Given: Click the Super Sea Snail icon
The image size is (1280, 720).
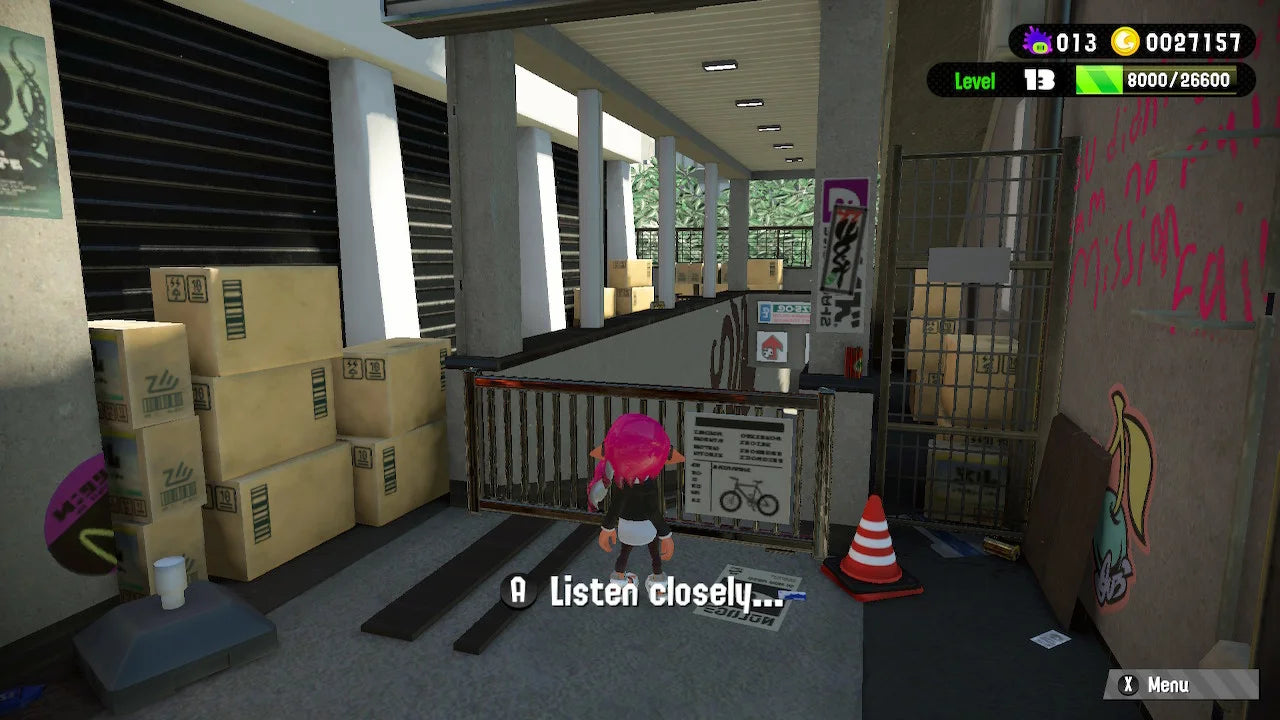Looking at the screenshot, I should 1036,43.
